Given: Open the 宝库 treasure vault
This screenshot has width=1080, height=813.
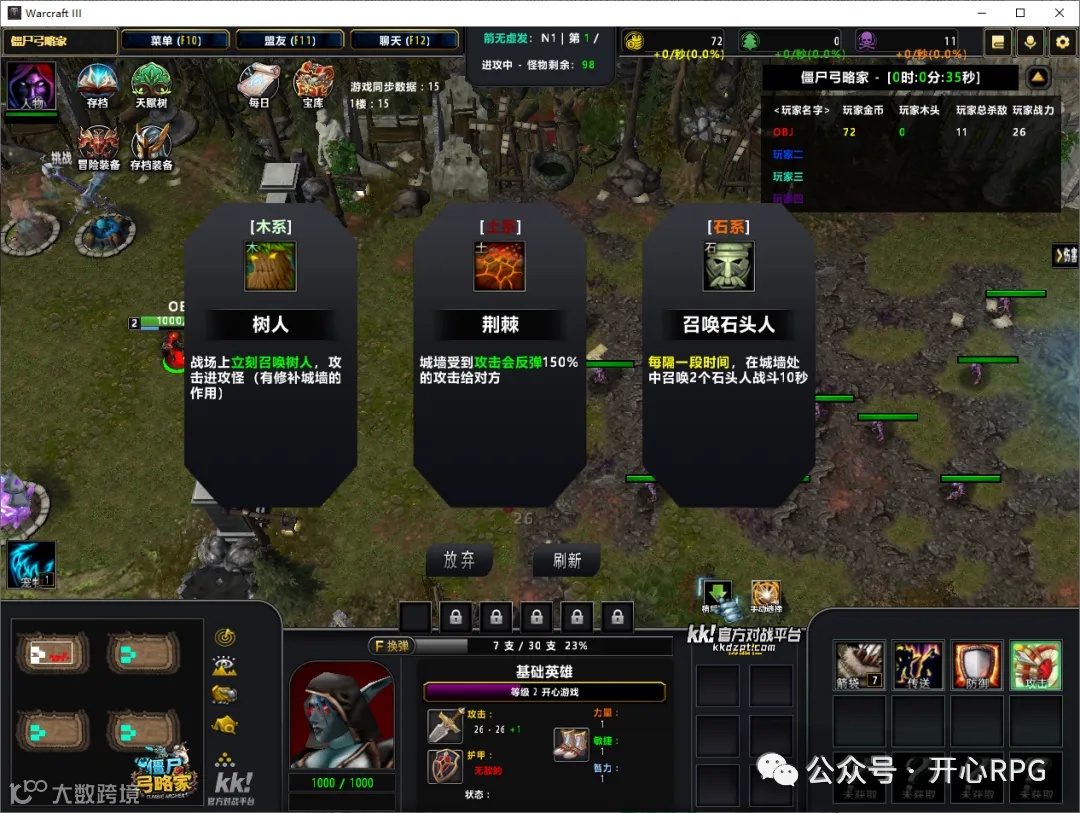Looking at the screenshot, I should 313,84.
